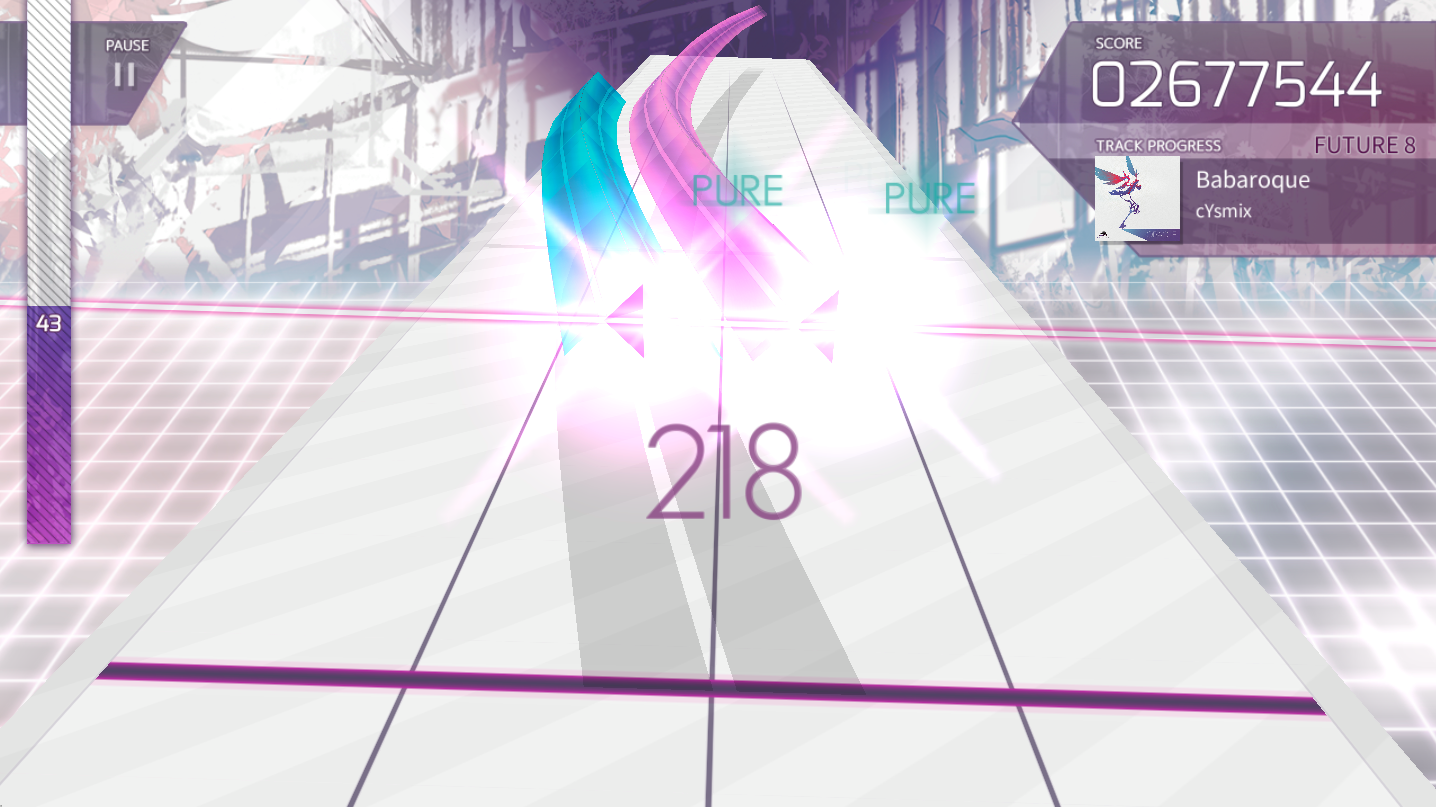Toggle the FUTURE 8 difficulty label
Image resolution: width=1436 pixels, height=807 pixels.
coord(1368,146)
